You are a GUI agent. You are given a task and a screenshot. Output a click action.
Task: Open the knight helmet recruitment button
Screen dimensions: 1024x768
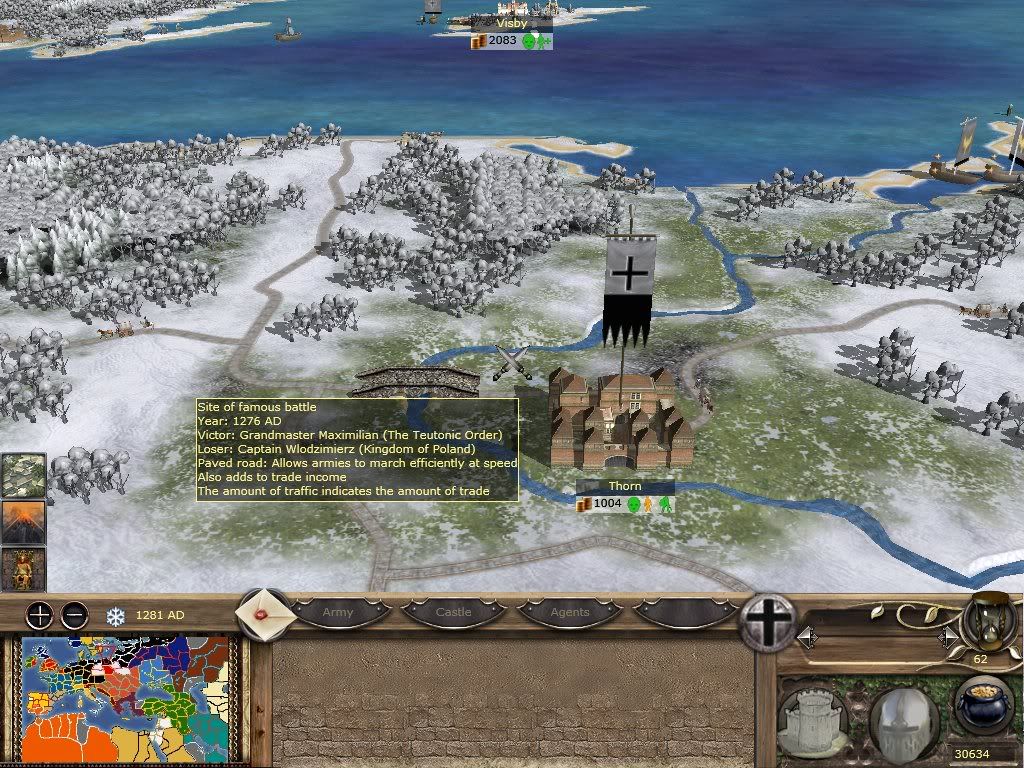[x=903, y=719]
